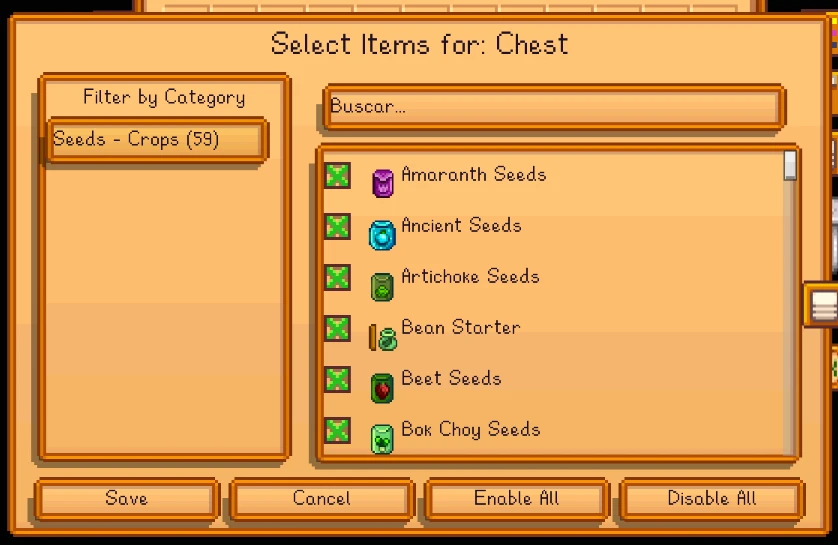The width and height of the screenshot is (838, 545).
Task: Toggle the Artichoke Seeds checkbox
Action: click(x=338, y=278)
